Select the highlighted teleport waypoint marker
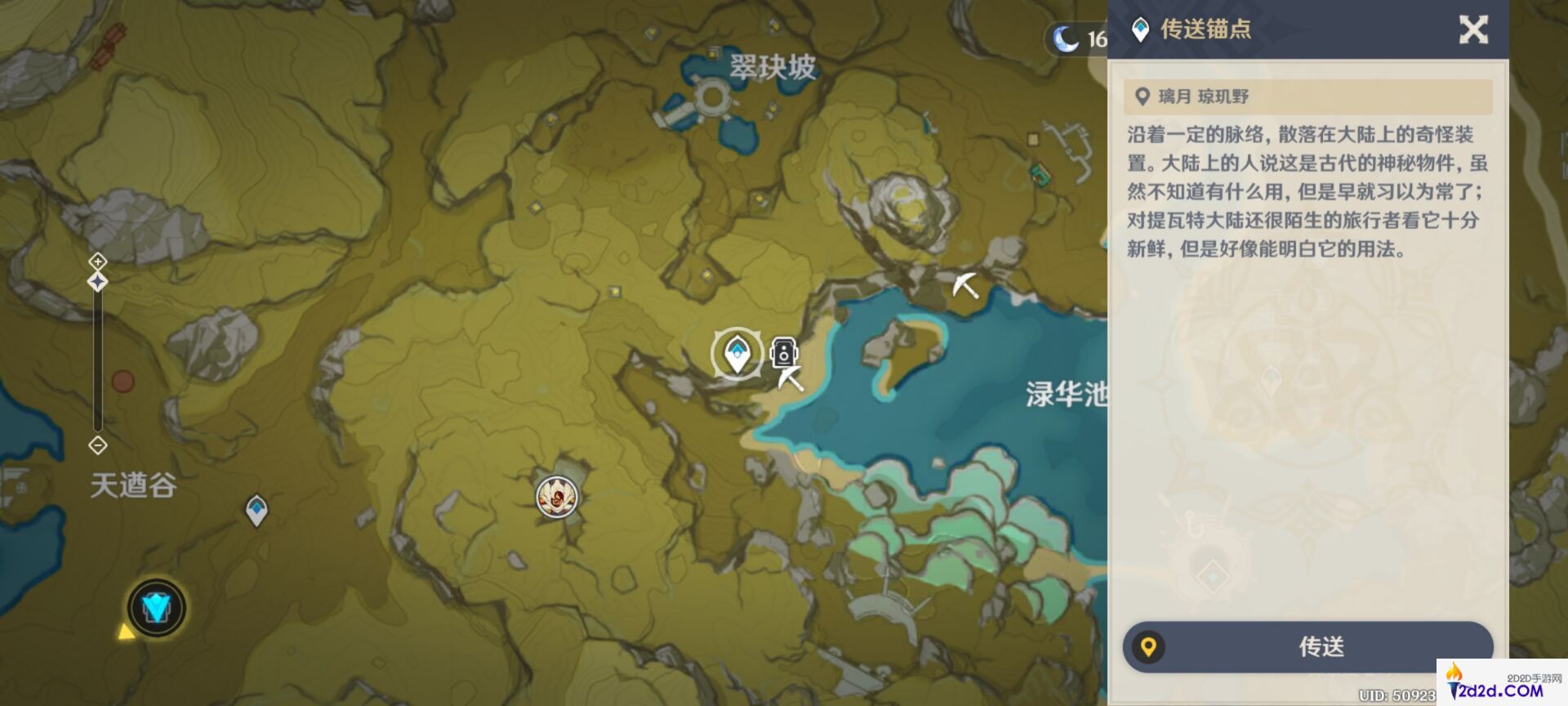Image resolution: width=1568 pixels, height=706 pixels. coord(737,355)
